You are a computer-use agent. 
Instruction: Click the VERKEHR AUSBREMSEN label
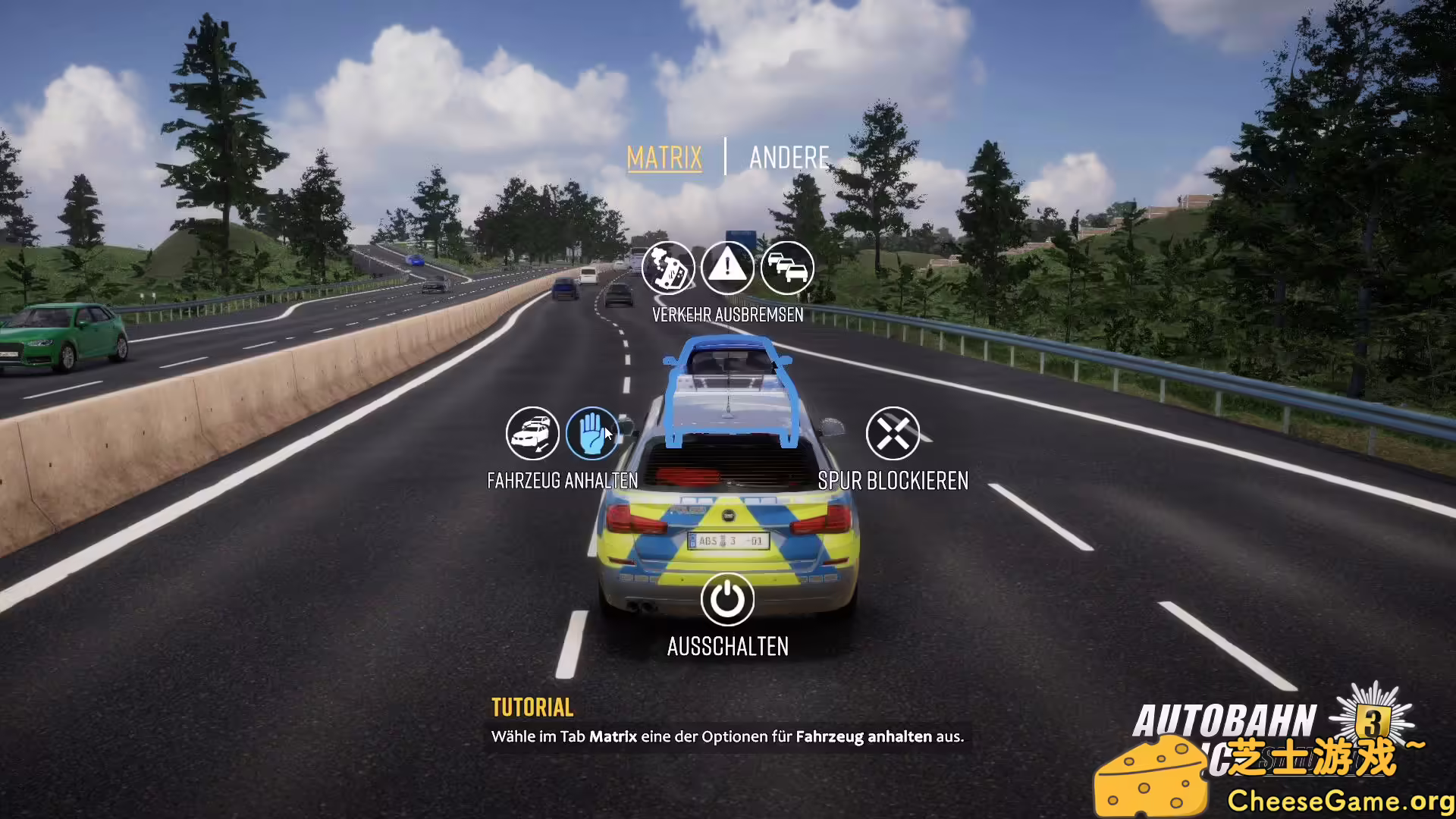tap(728, 314)
